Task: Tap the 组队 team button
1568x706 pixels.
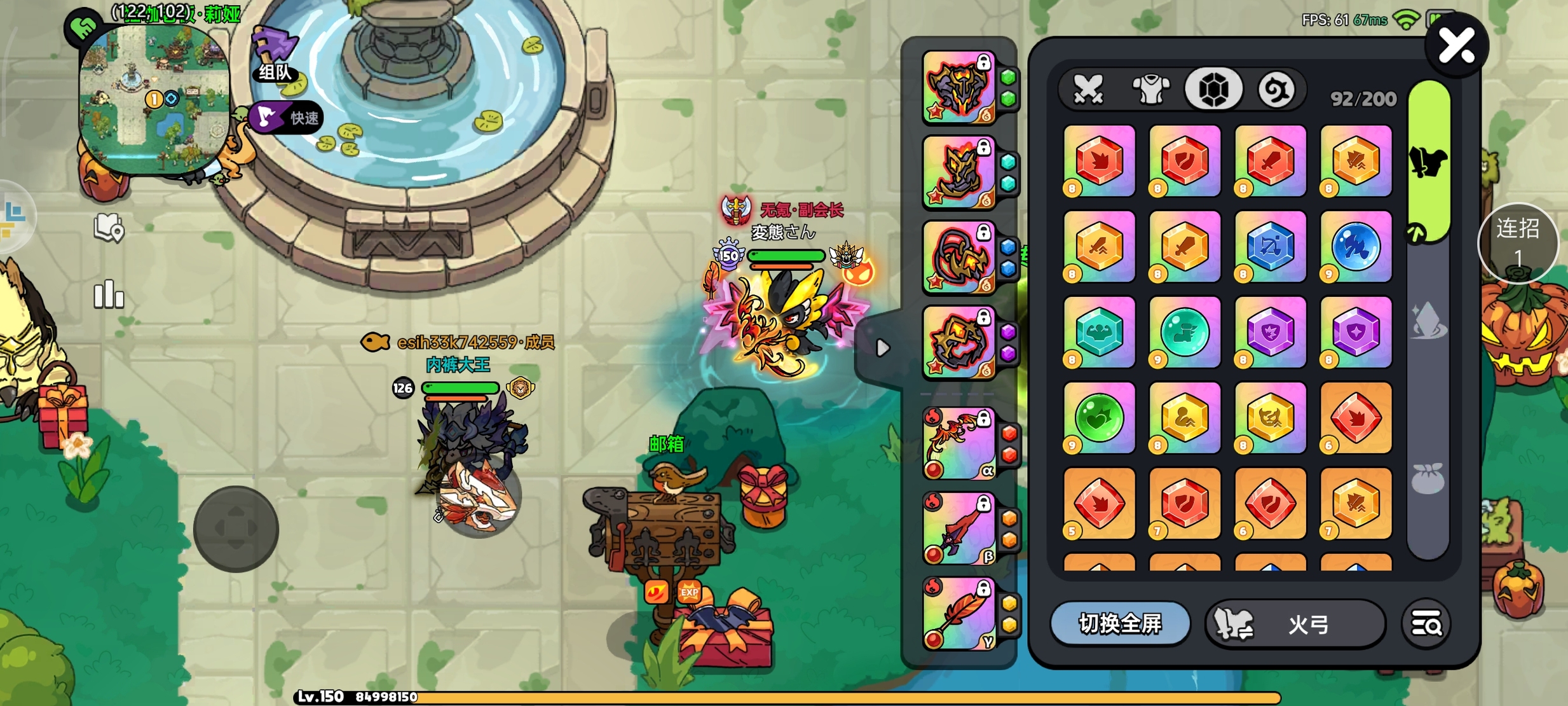Action: click(x=276, y=57)
